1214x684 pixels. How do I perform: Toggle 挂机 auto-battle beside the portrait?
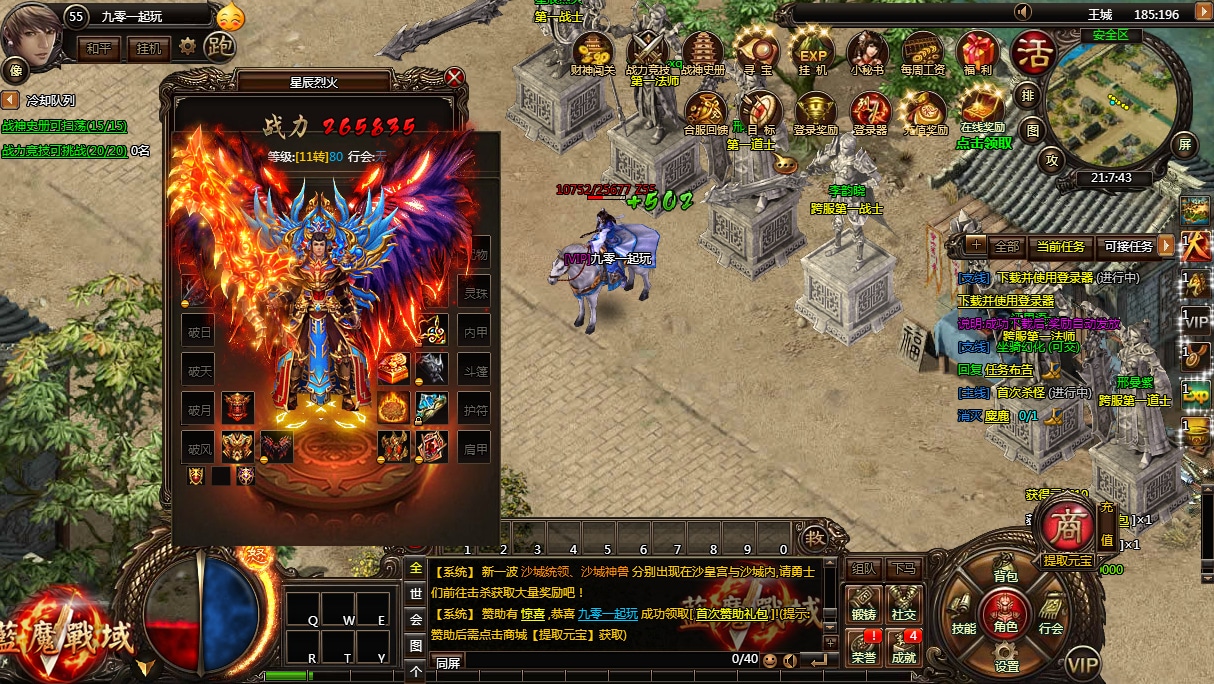[x=148, y=47]
